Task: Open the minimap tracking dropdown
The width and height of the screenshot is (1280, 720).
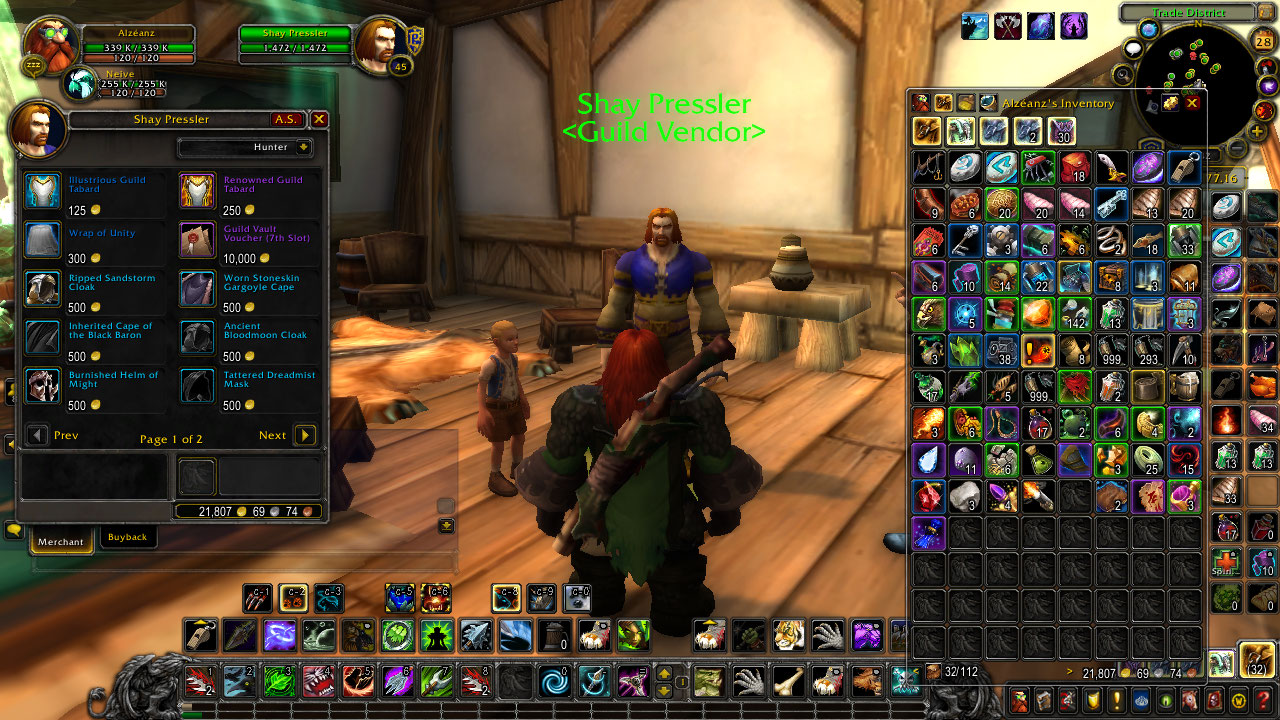Action: point(1122,74)
